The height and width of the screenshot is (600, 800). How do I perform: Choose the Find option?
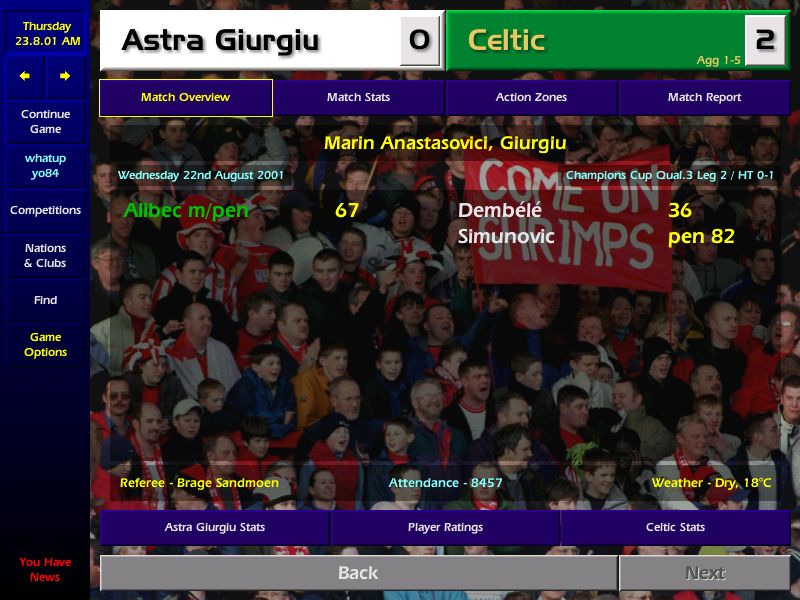pyautogui.click(x=45, y=300)
